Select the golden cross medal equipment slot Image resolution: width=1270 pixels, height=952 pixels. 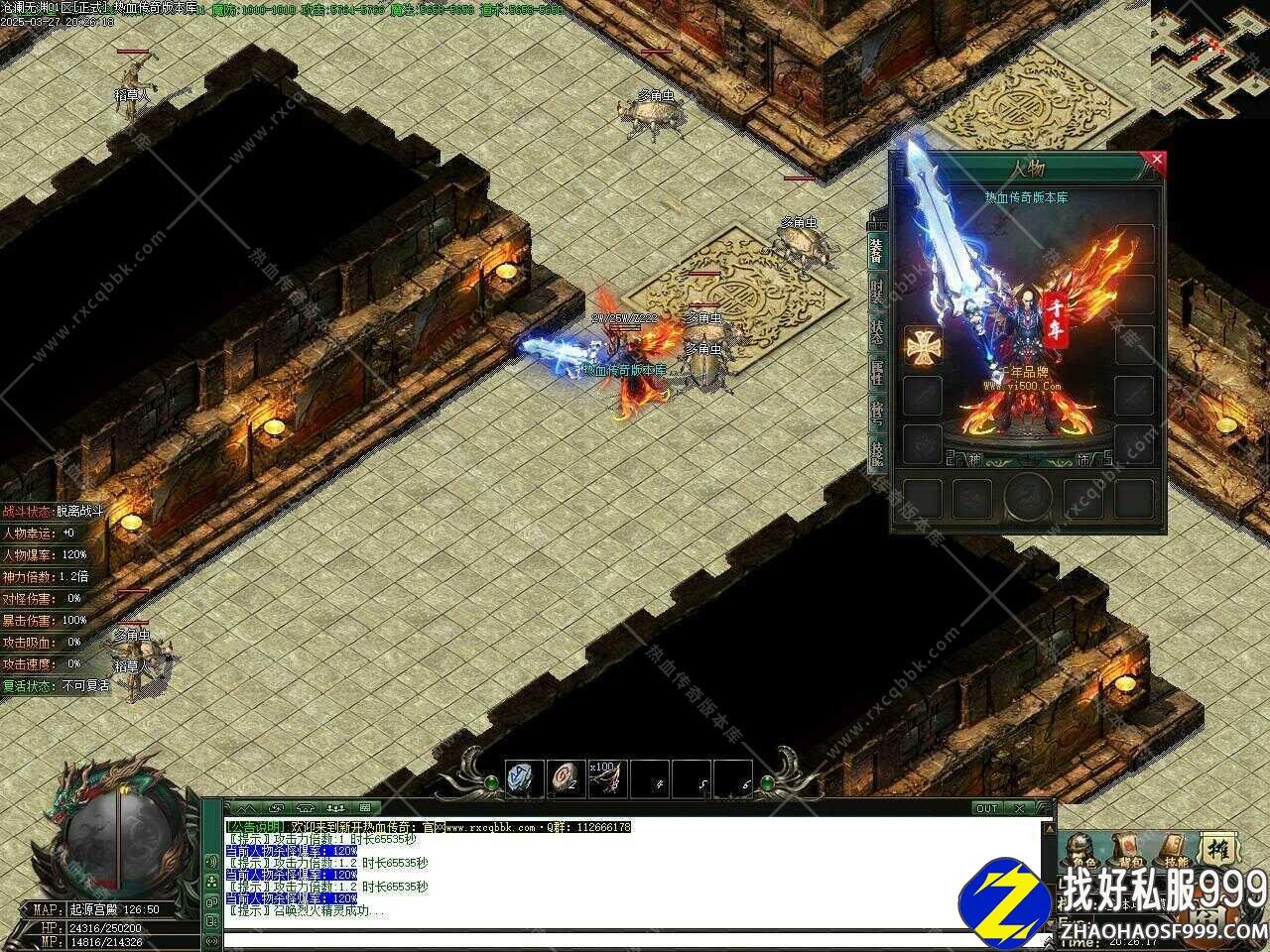tap(922, 345)
